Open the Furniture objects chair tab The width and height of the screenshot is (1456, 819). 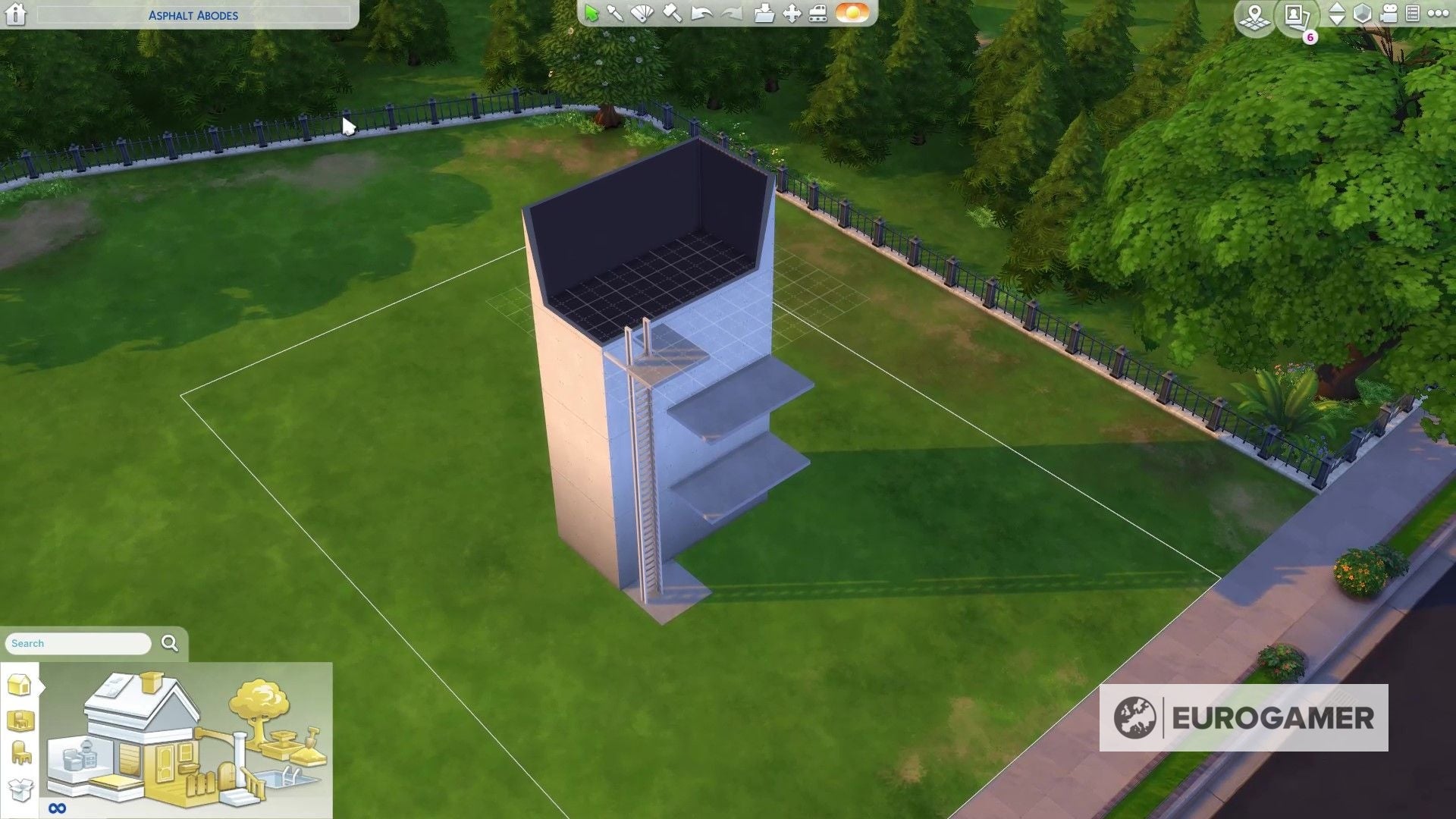[20, 751]
